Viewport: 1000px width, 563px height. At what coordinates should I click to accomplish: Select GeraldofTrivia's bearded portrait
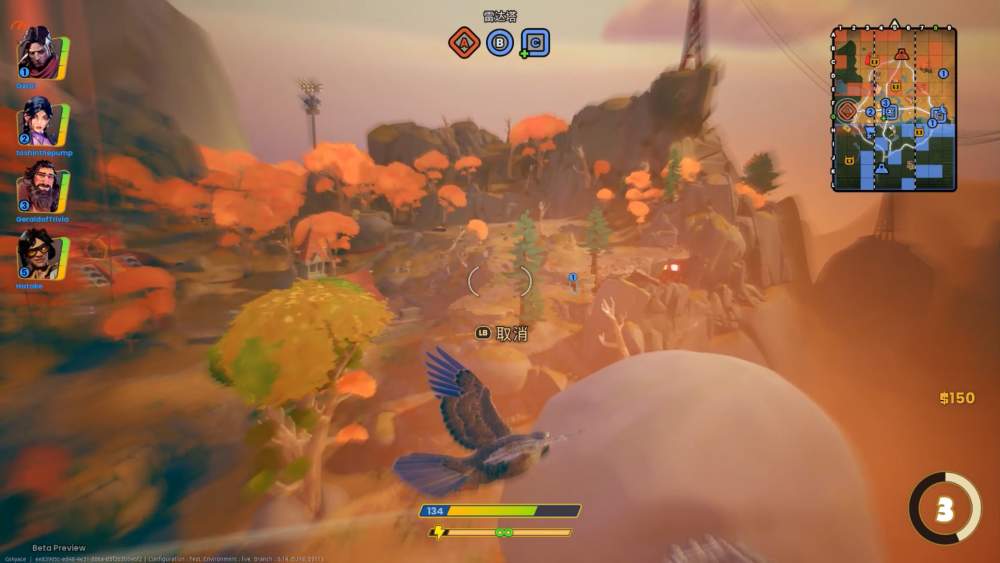[x=36, y=186]
